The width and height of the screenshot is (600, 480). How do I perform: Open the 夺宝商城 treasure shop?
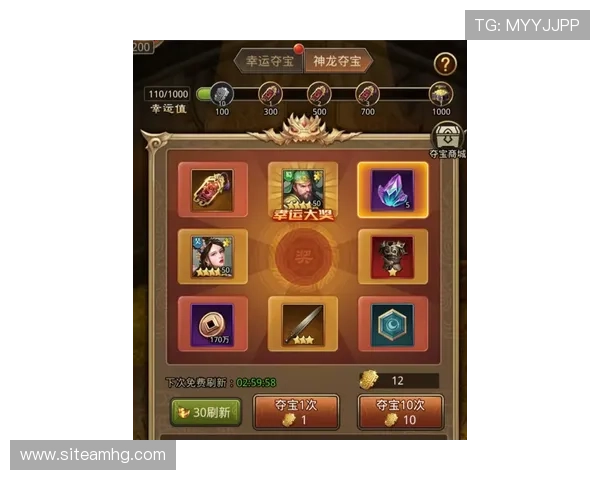tap(447, 140)
